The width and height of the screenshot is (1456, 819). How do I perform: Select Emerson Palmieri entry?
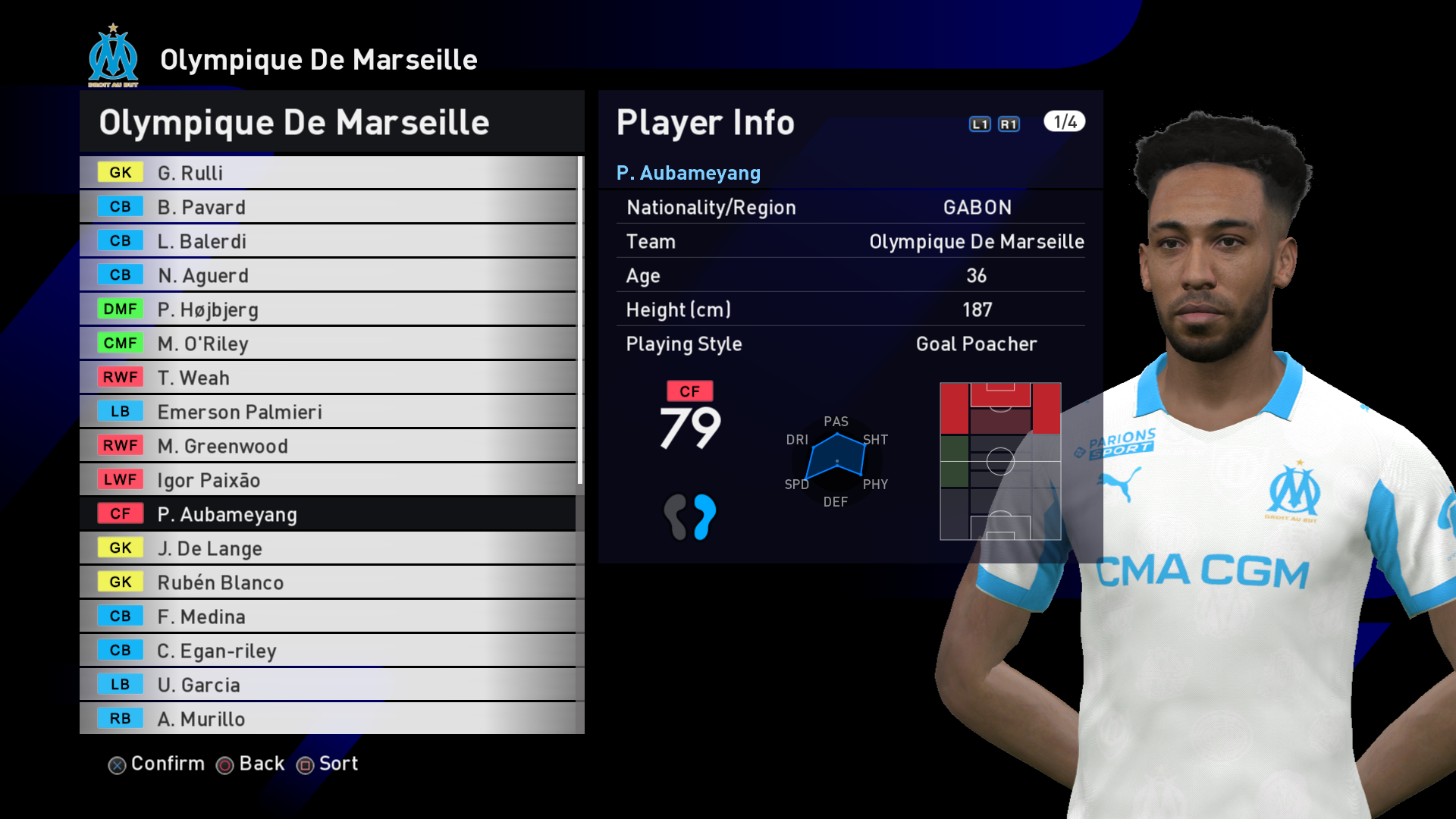click(328, 412)
